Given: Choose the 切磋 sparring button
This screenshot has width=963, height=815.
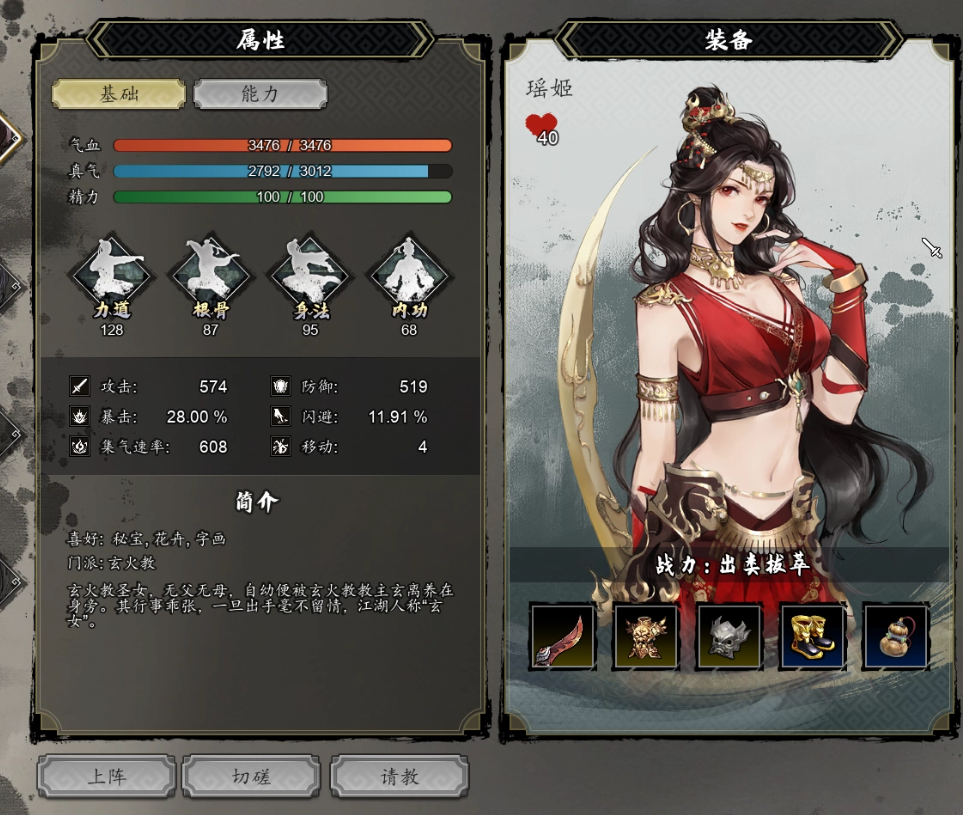Looking at the screenshot, I should [x=252, y=777].
